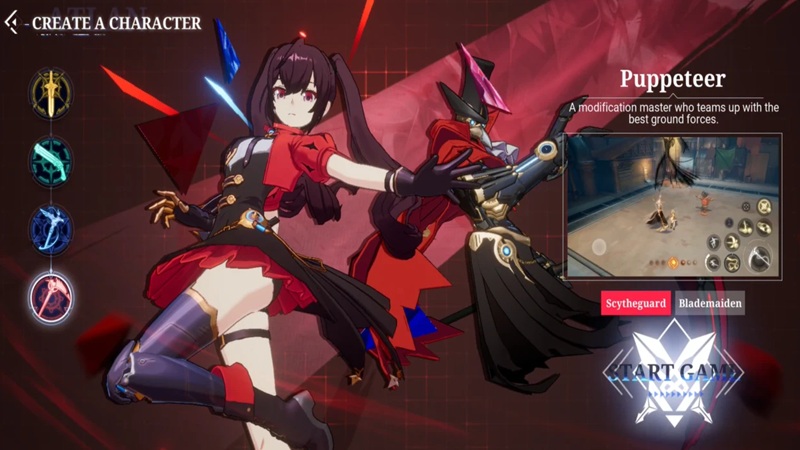Switch to the Blademaiden tab
The height and width of the screenshot is (450, 800).
coord(709,303)
